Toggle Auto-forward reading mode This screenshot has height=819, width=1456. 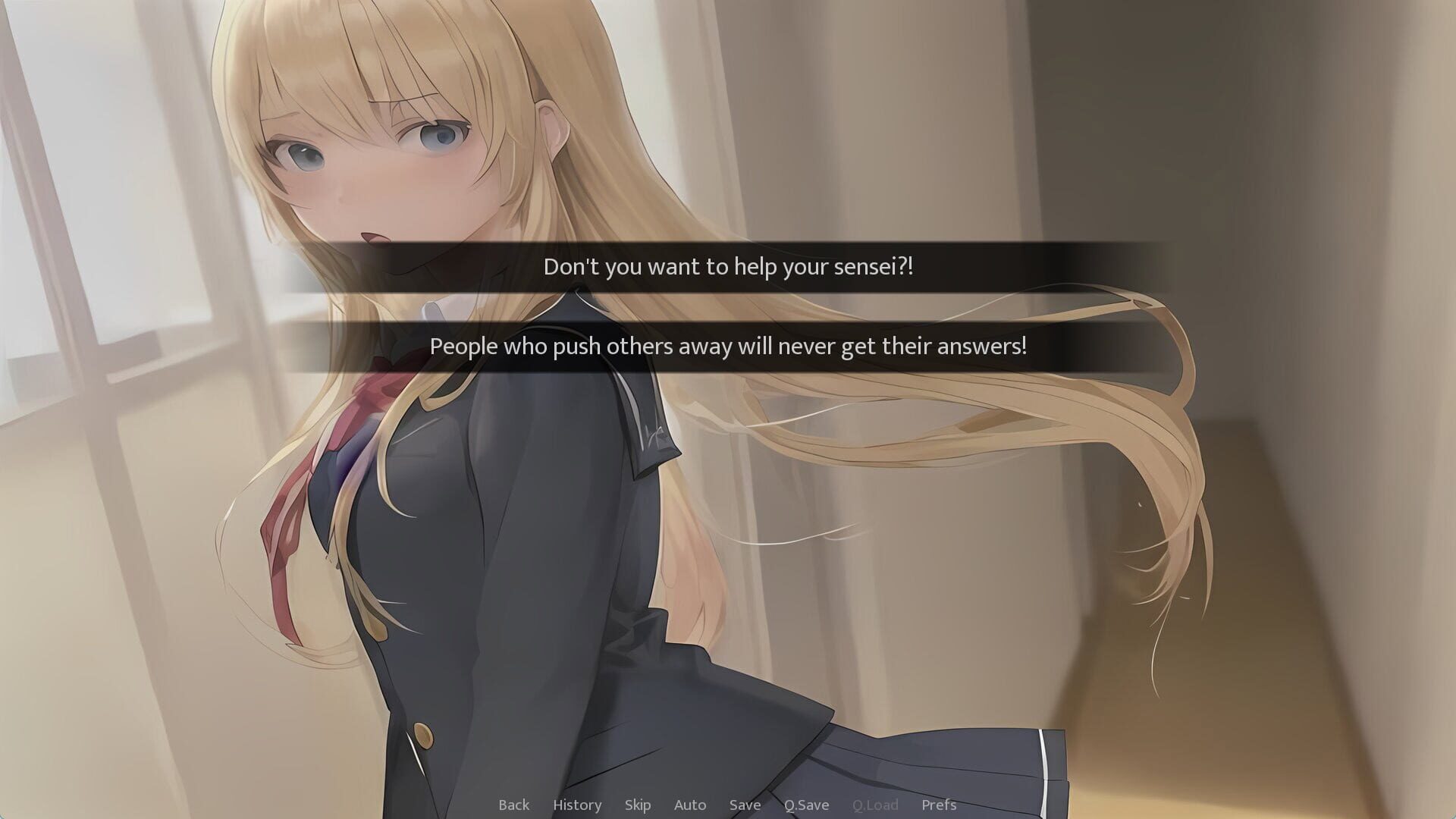tap(689, 805)
